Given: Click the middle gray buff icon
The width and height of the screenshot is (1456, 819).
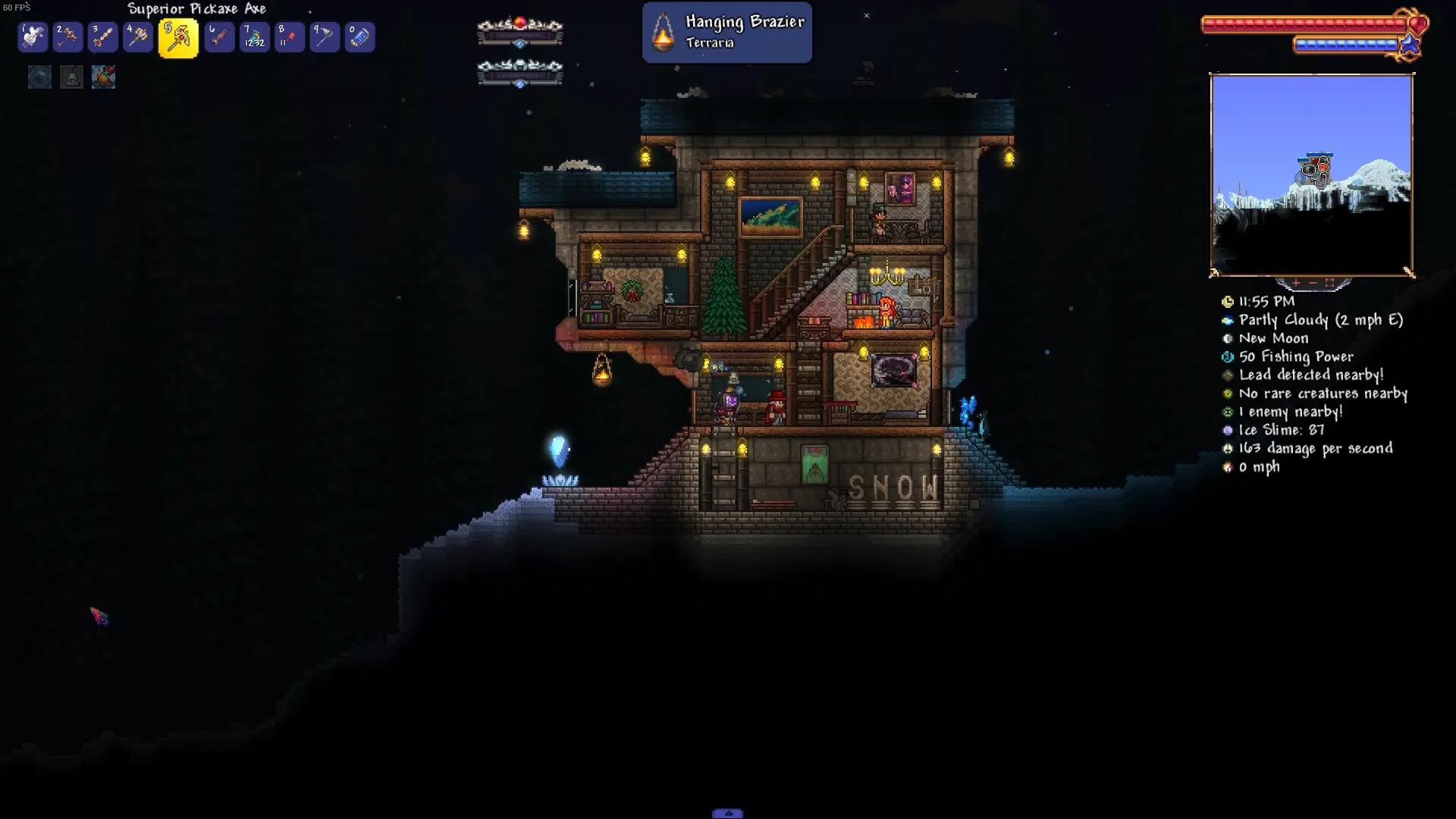Looking at the screenshot, I should click(71, 77).
